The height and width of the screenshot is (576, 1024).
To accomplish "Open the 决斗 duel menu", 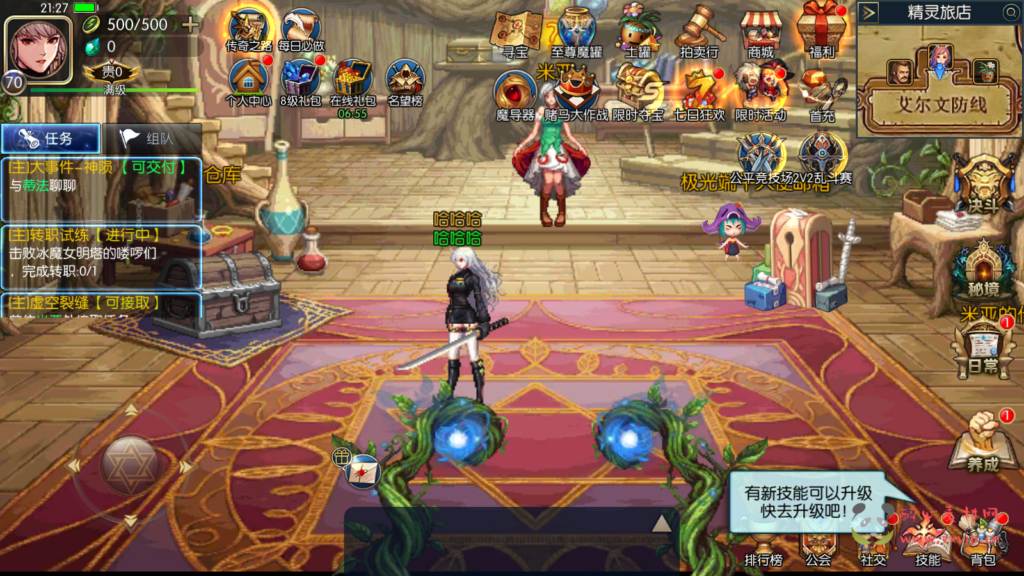I will [x=983, y=187].
